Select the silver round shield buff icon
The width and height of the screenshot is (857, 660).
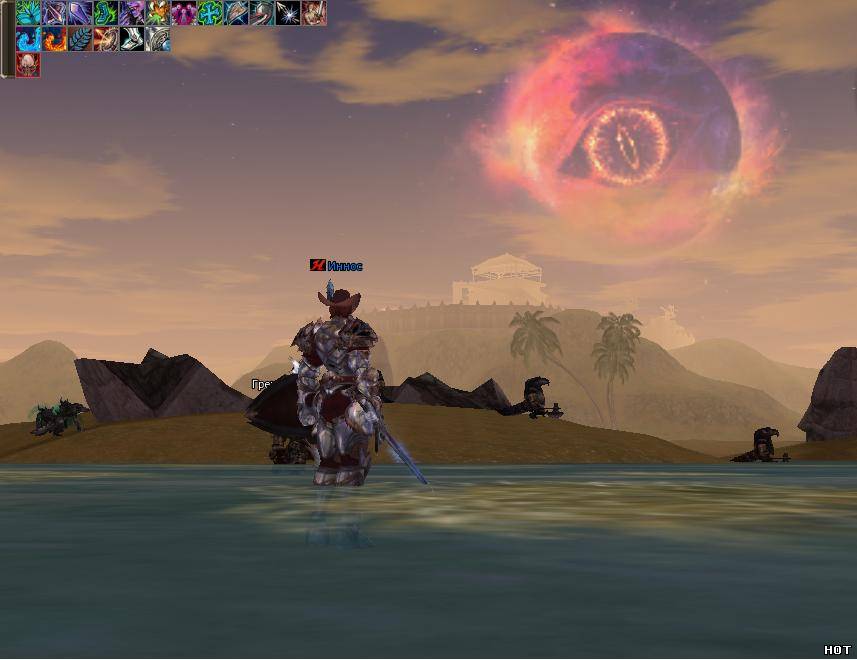click(x=158, y=39)
